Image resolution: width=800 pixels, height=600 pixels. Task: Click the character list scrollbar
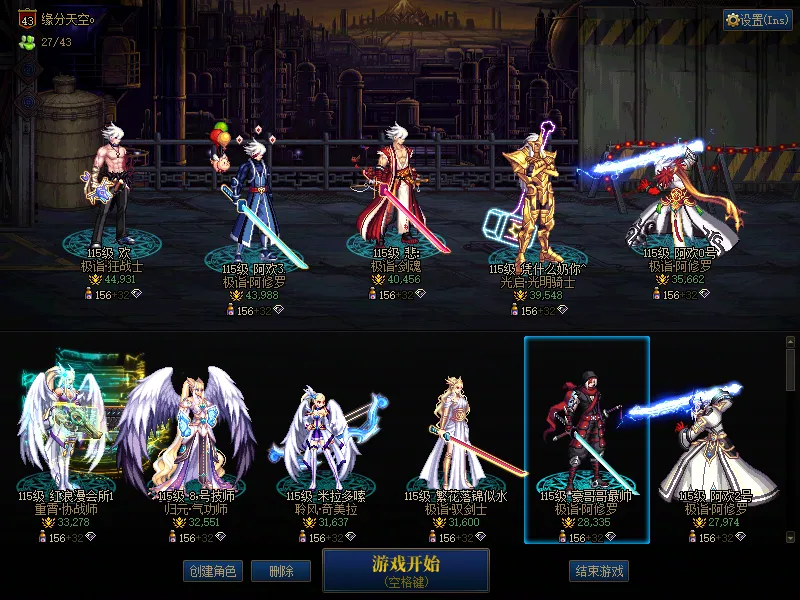791,370
